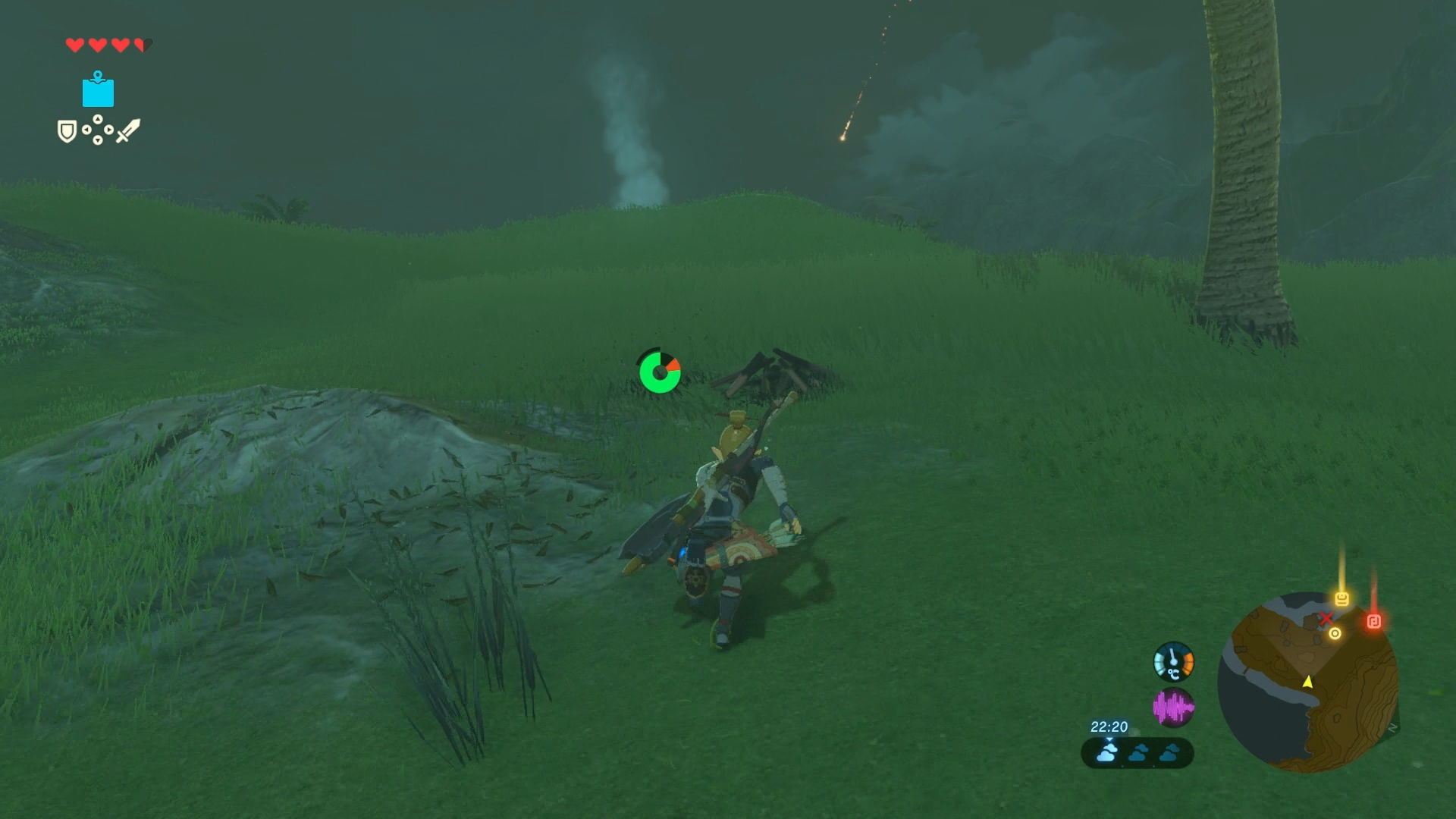Expand the right arrow on the d-pad indicator
Screen dimensions: 1456x819
point(108,130)
